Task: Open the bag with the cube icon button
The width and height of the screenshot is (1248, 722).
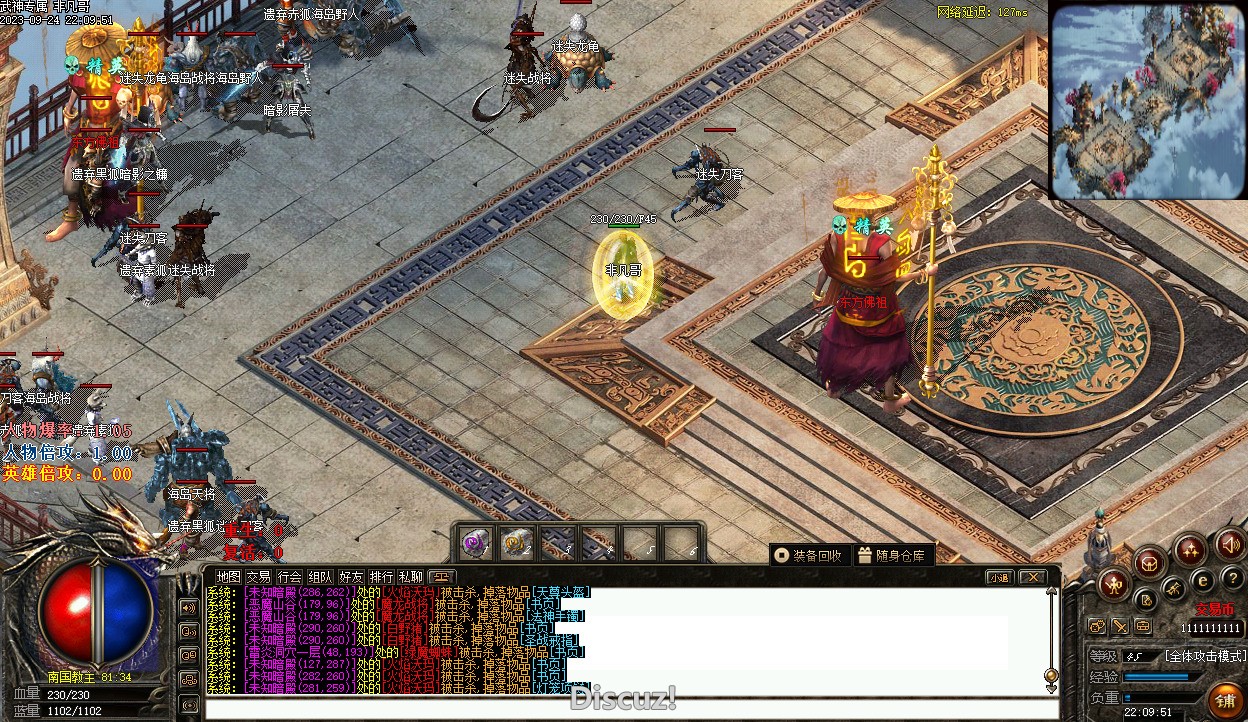Action: point(1149,562)
